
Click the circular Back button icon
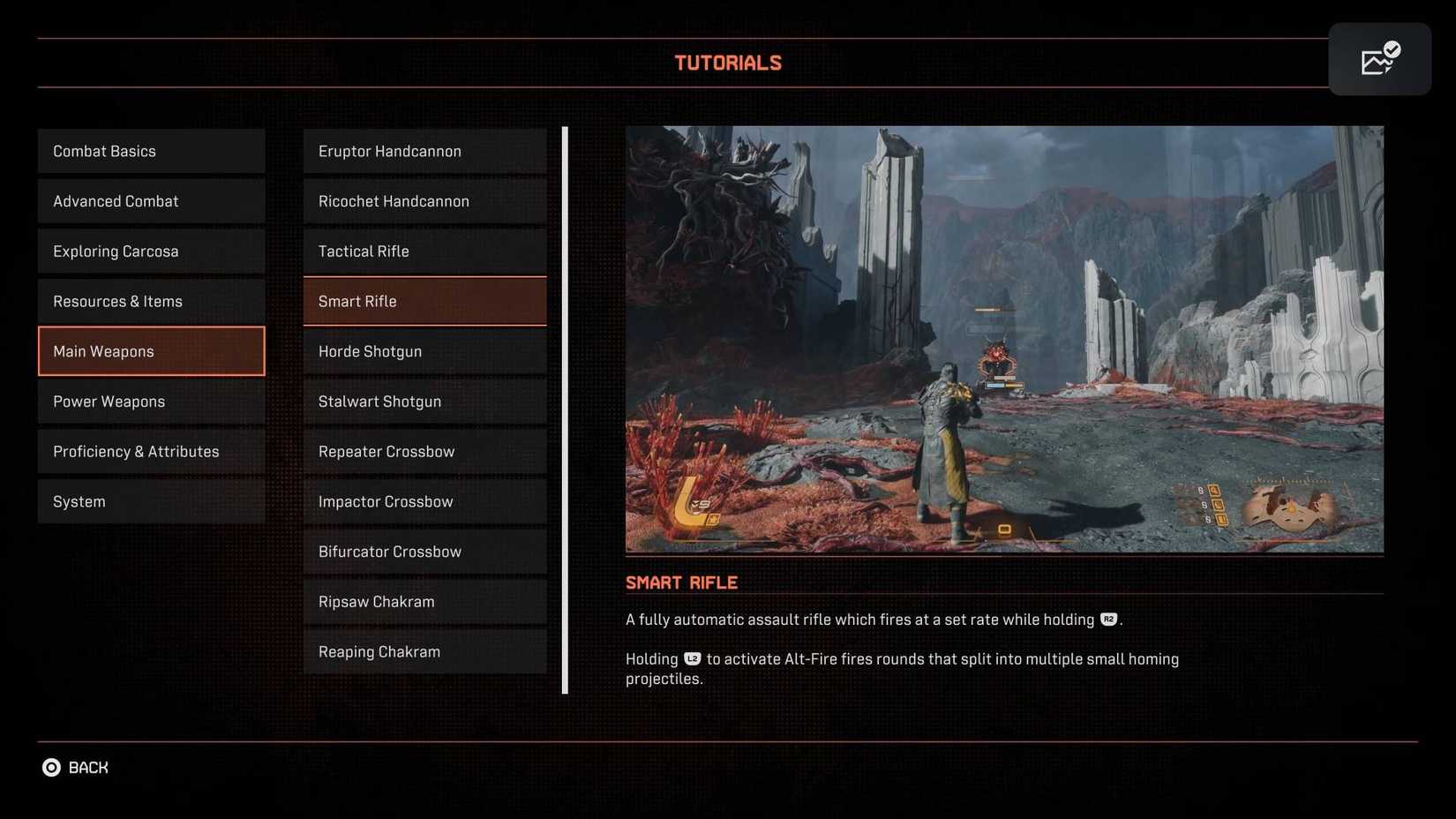[x=52, y=767]
